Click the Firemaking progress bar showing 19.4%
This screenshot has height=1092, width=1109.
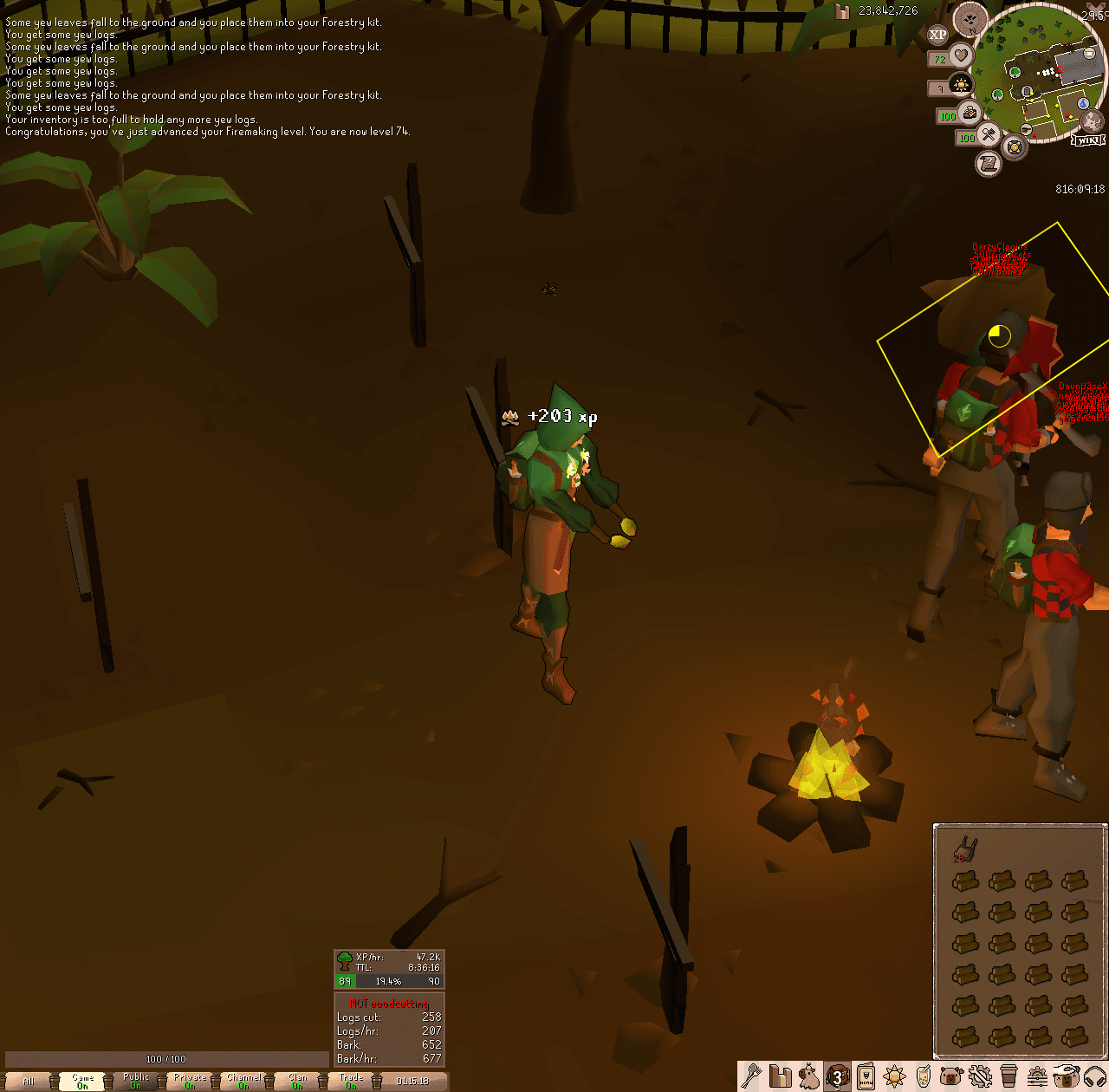(390, 981)
